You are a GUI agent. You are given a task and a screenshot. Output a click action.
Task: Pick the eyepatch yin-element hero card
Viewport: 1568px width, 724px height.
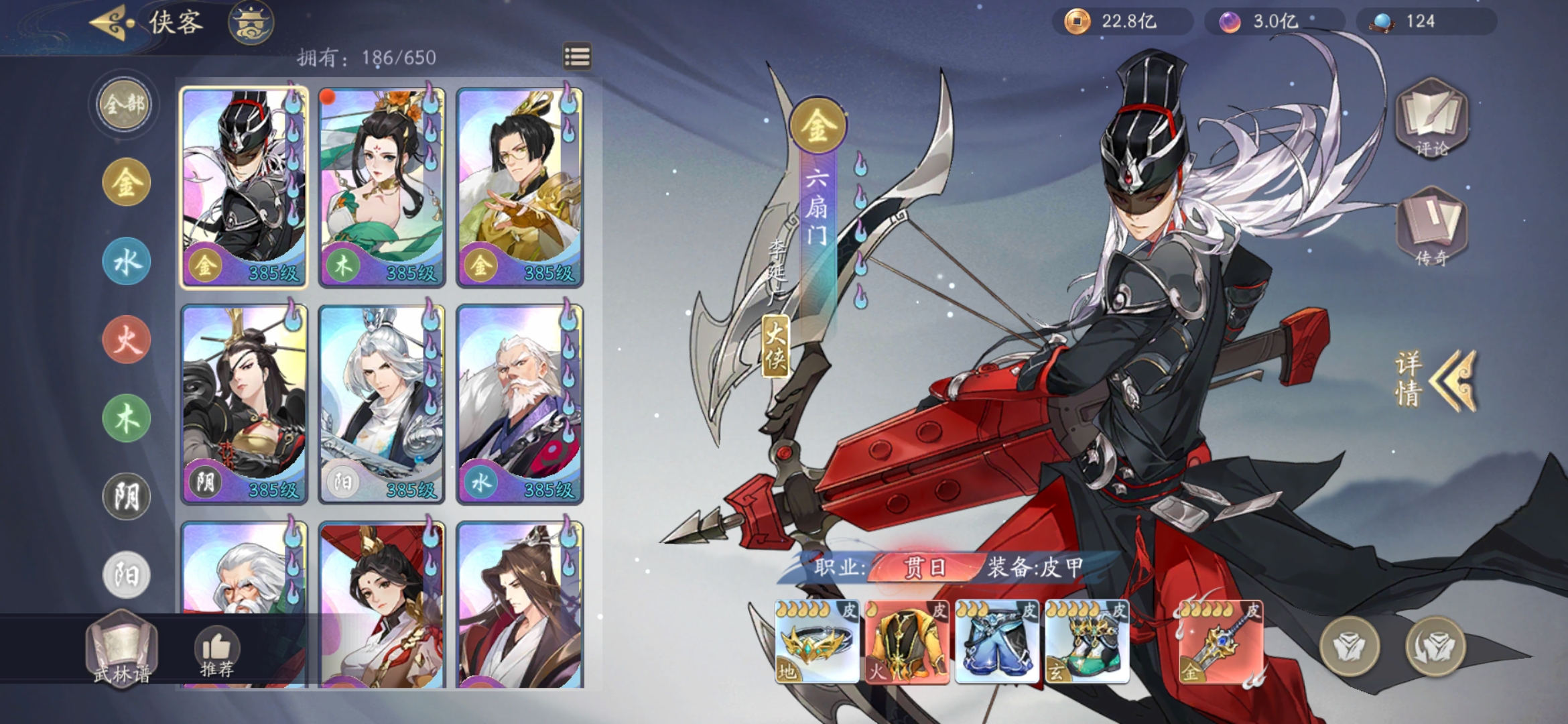pos(244,404)
